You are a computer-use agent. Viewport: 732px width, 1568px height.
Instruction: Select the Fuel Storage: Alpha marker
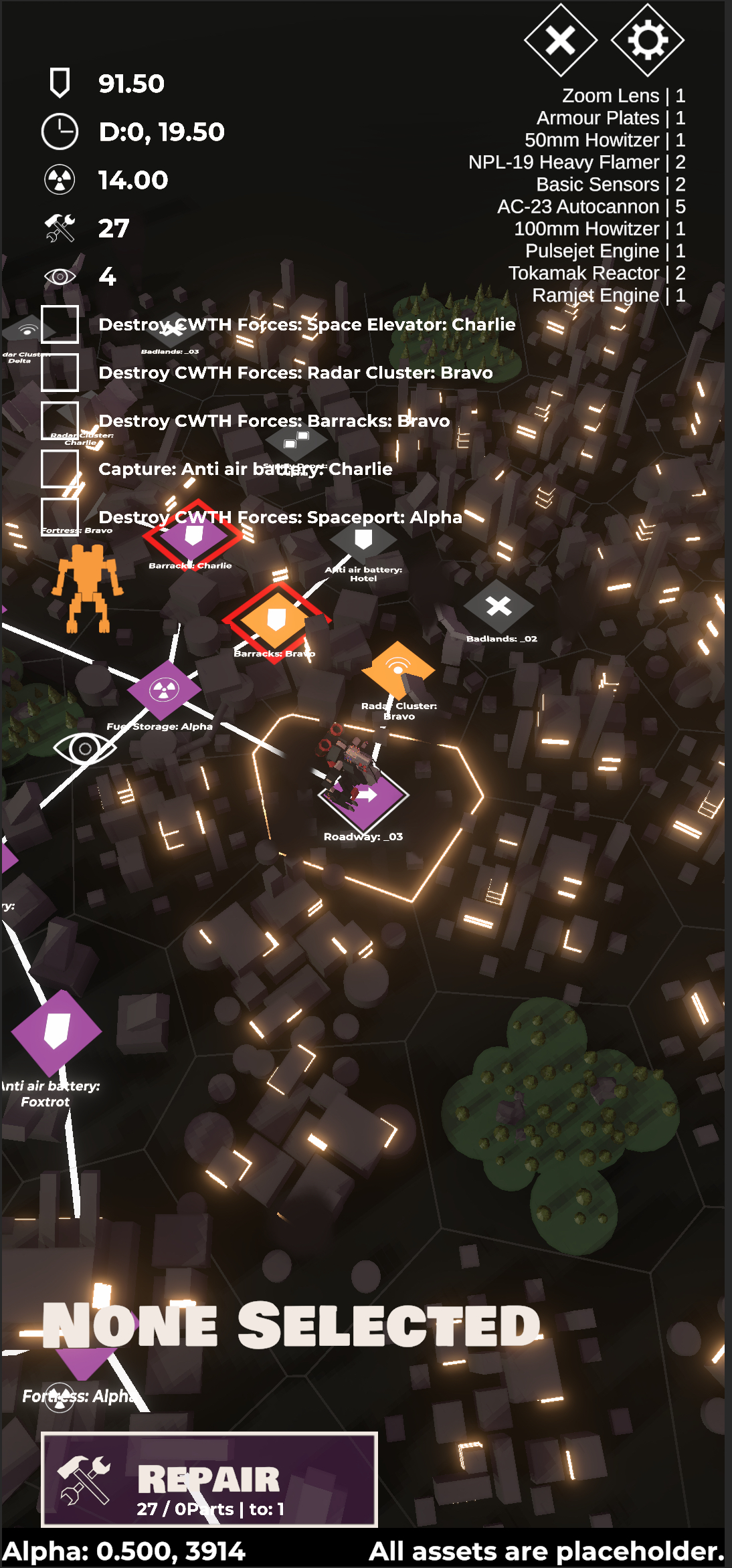(164, 690)
